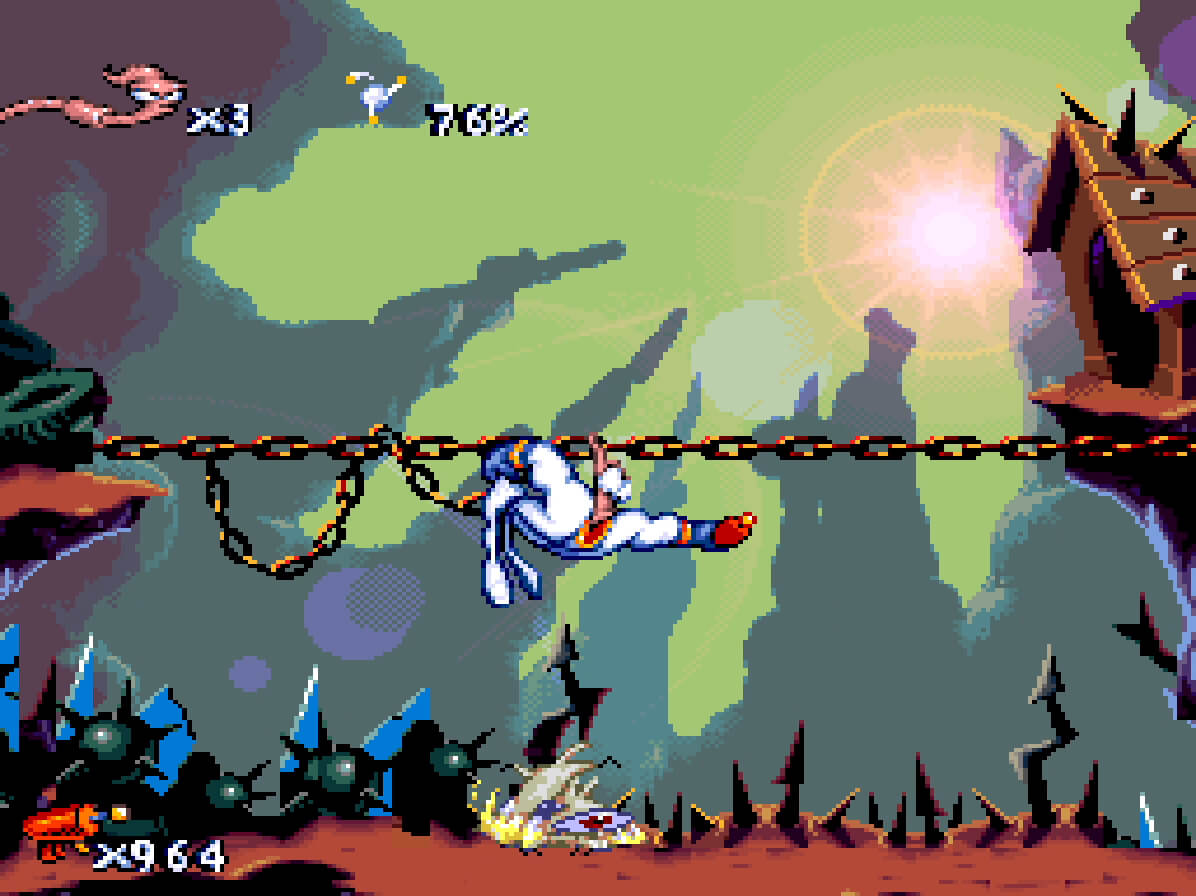Click the red plasma blaster icon

pos(62,829)
